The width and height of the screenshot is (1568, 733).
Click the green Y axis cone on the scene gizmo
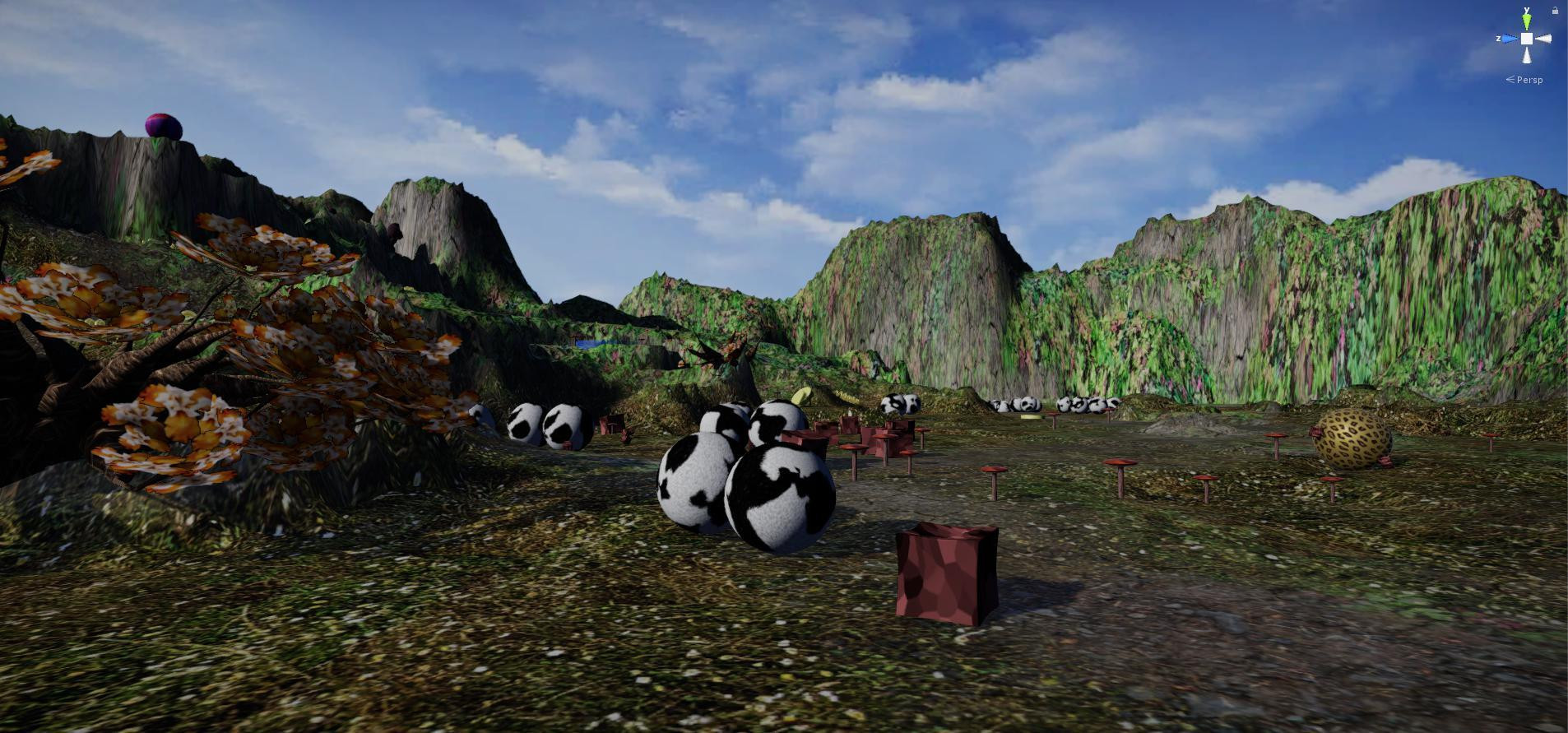pos(1526,21)
